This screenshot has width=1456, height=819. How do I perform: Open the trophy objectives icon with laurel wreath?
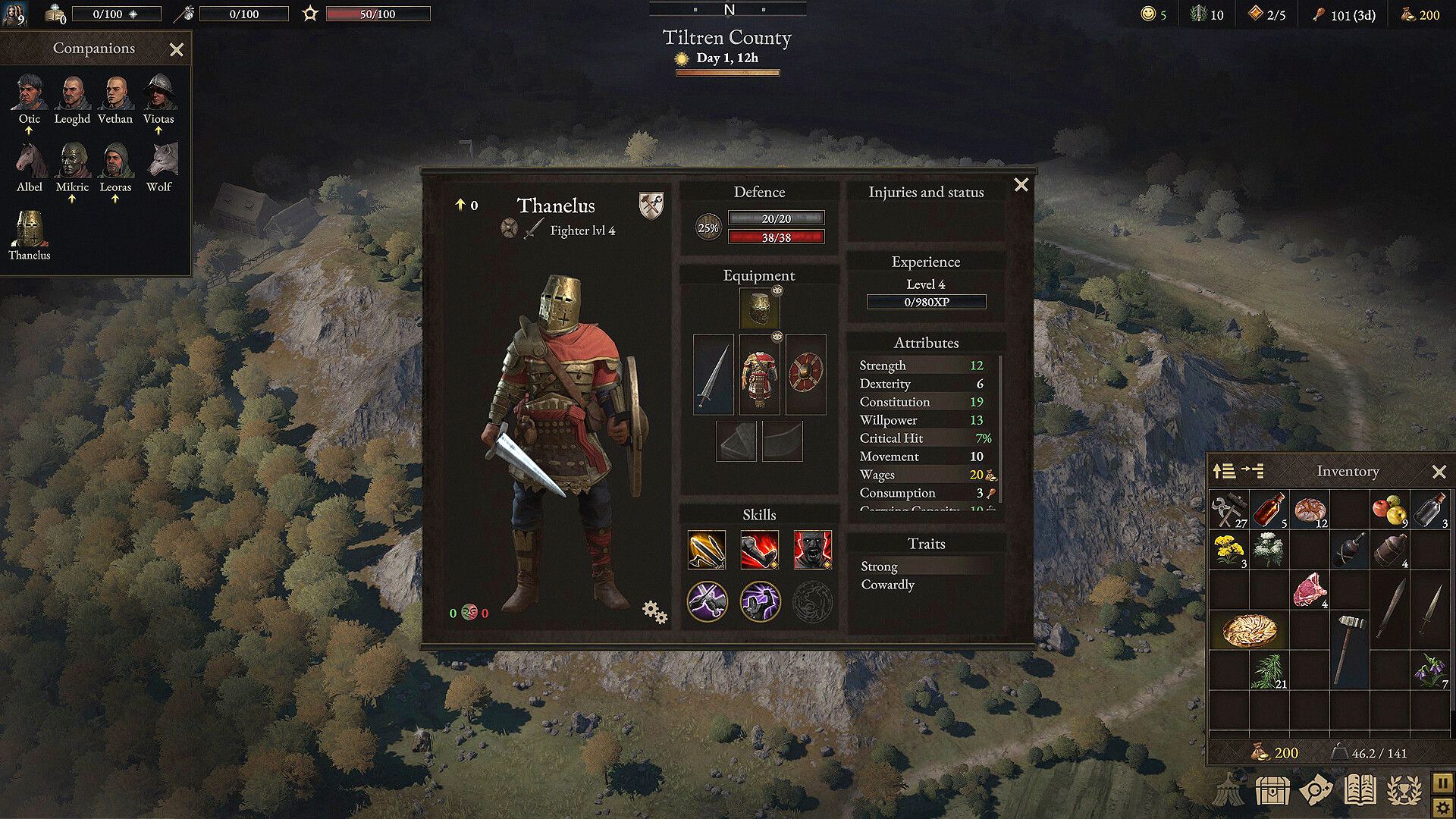coord(1404,789)
